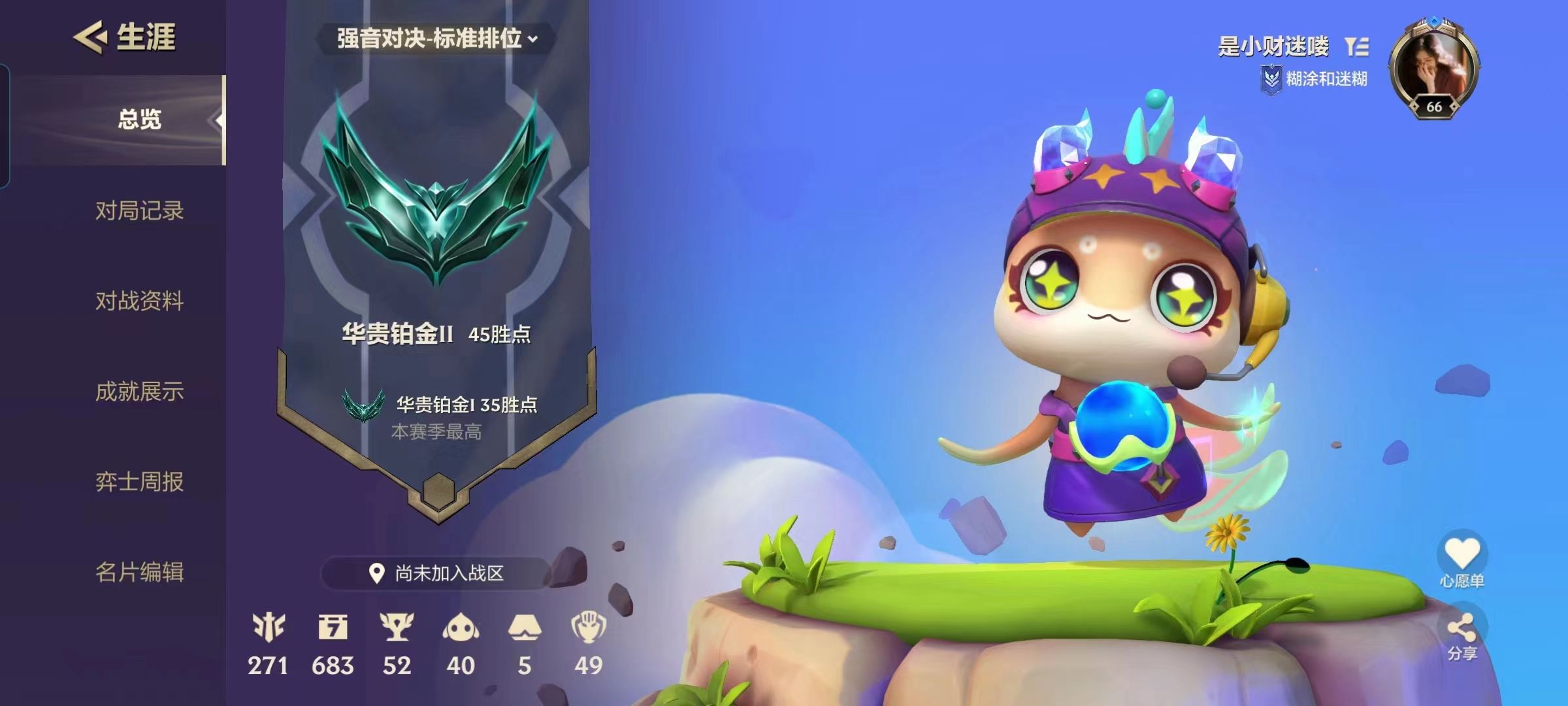Click the trophy icon showing 52 wins
1568x706 pixels.
click(399, 628)
